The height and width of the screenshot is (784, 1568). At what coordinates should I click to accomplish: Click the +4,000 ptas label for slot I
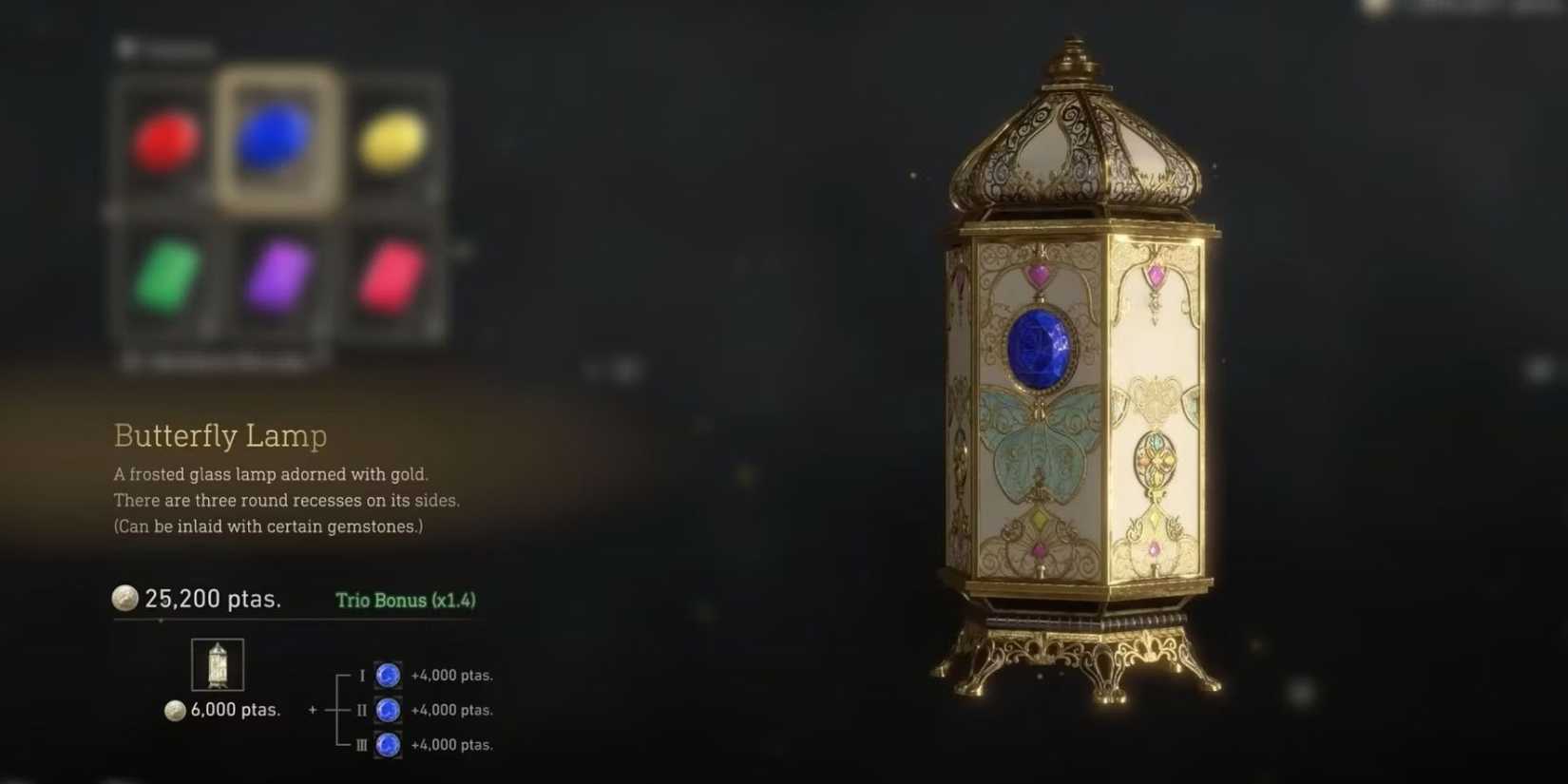click(451, 675)
